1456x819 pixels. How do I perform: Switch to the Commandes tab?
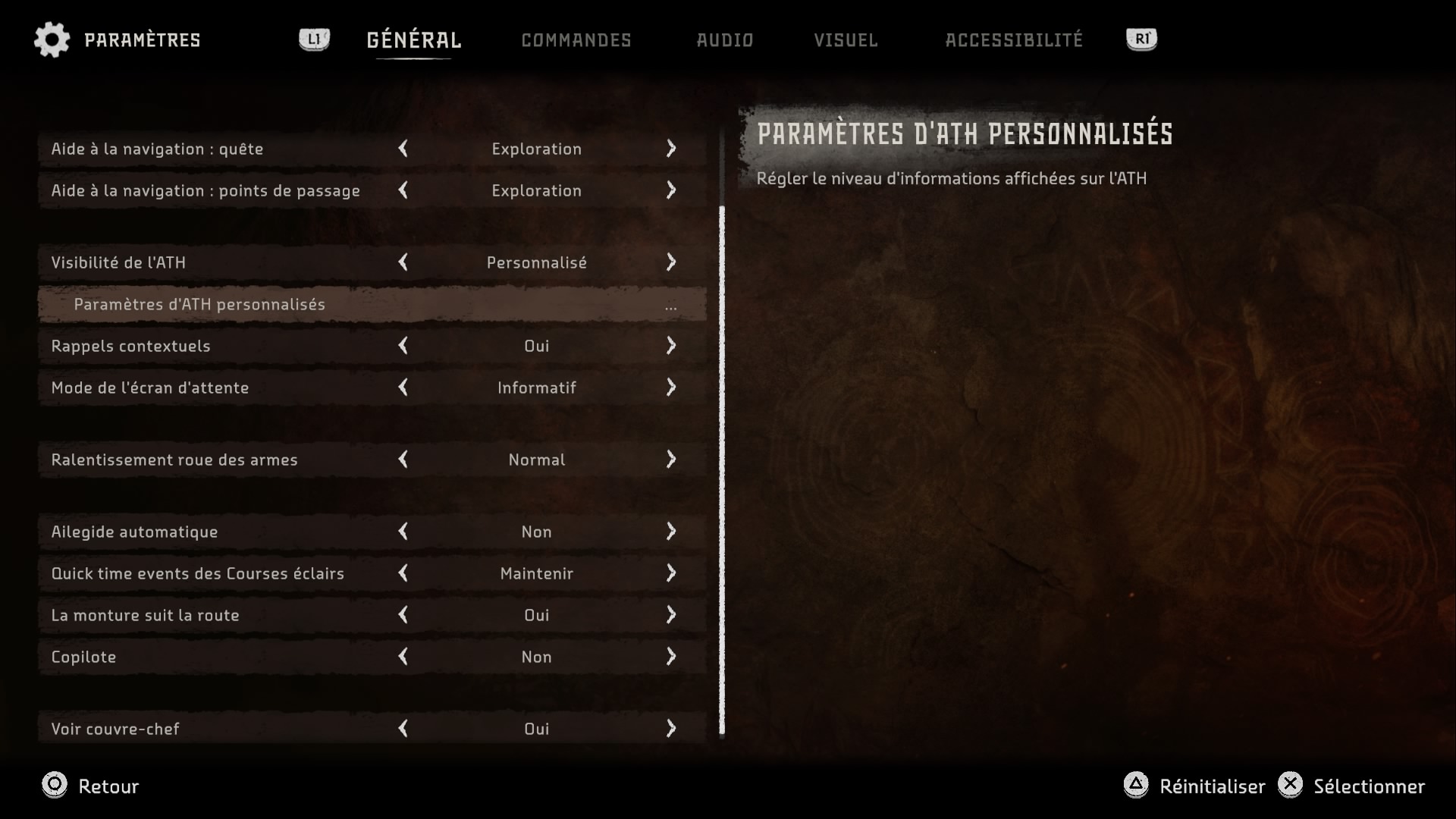(x=576, y=40)
